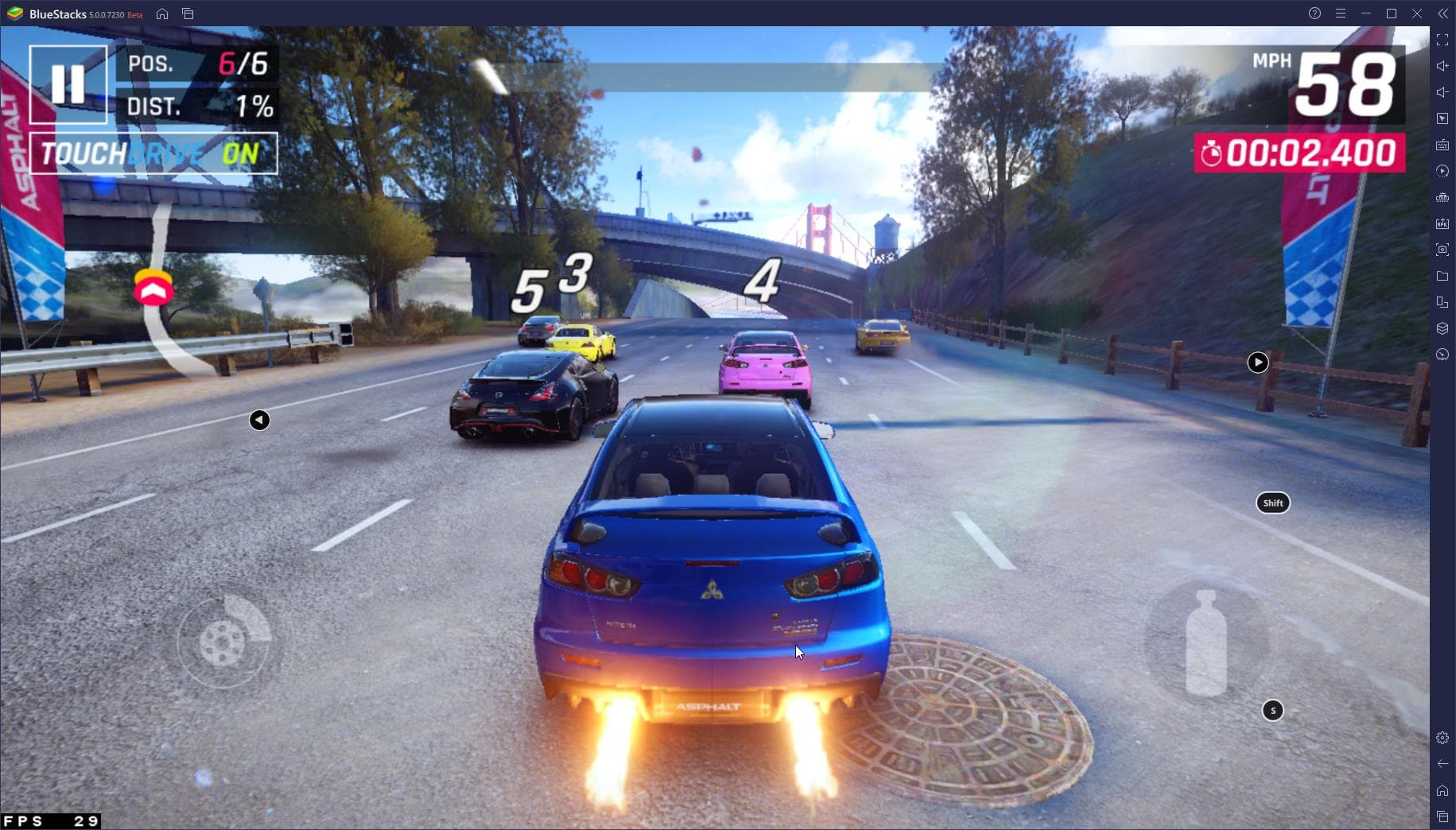Image resolution: width=1456 pixels, height=830 pixels.
Task: Steer left with the left arrow control
Action: 259,420
